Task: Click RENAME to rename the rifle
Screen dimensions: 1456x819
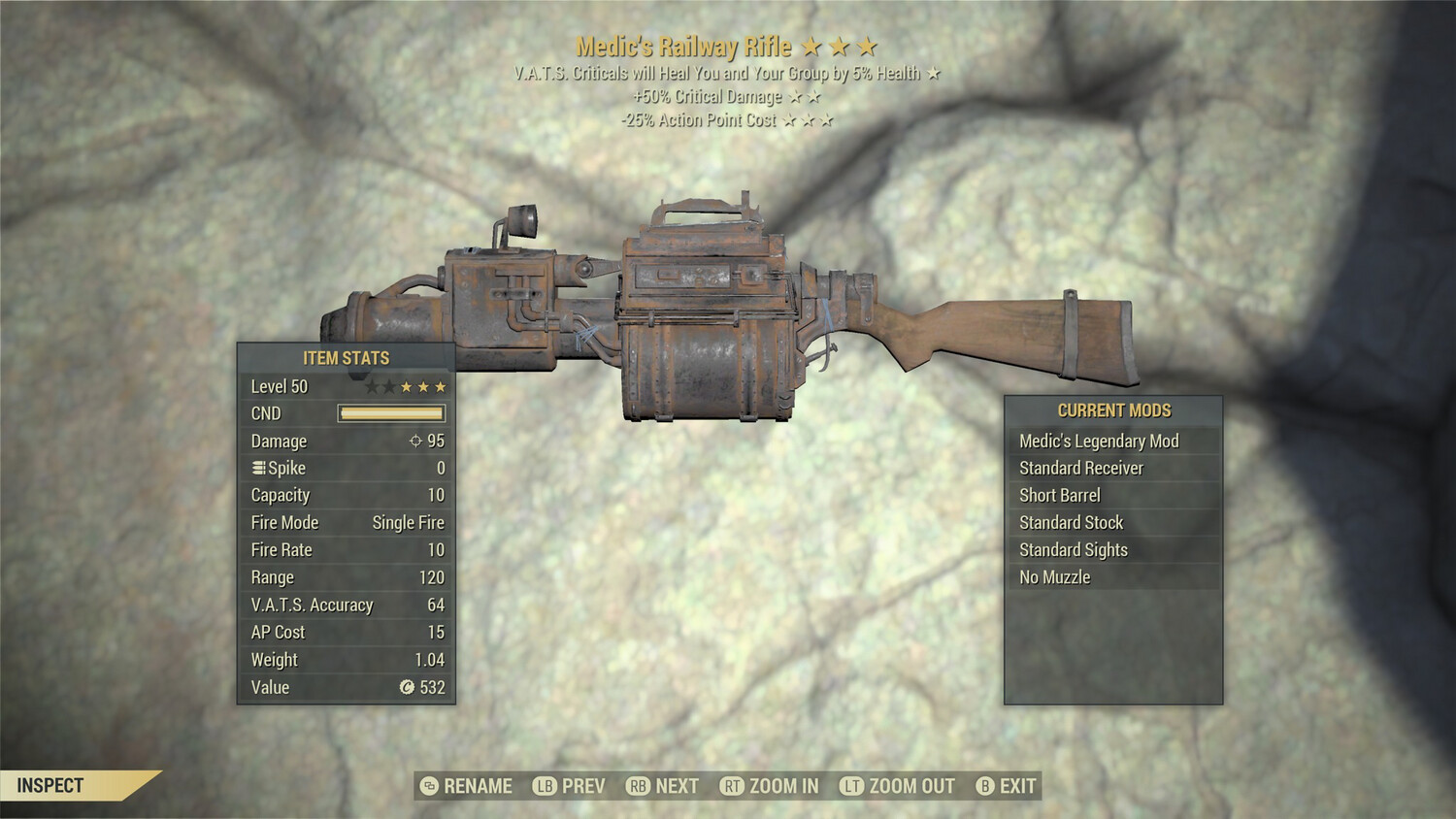Action: 477,786
